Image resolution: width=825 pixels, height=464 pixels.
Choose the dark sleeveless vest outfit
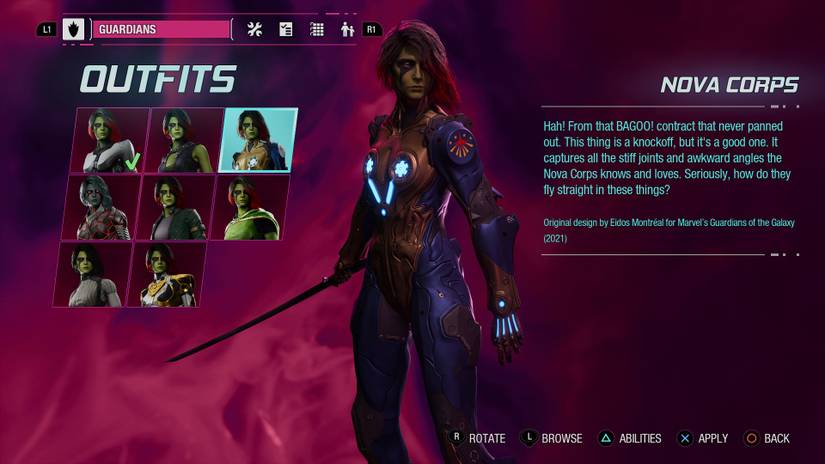[x=185, y=140]
